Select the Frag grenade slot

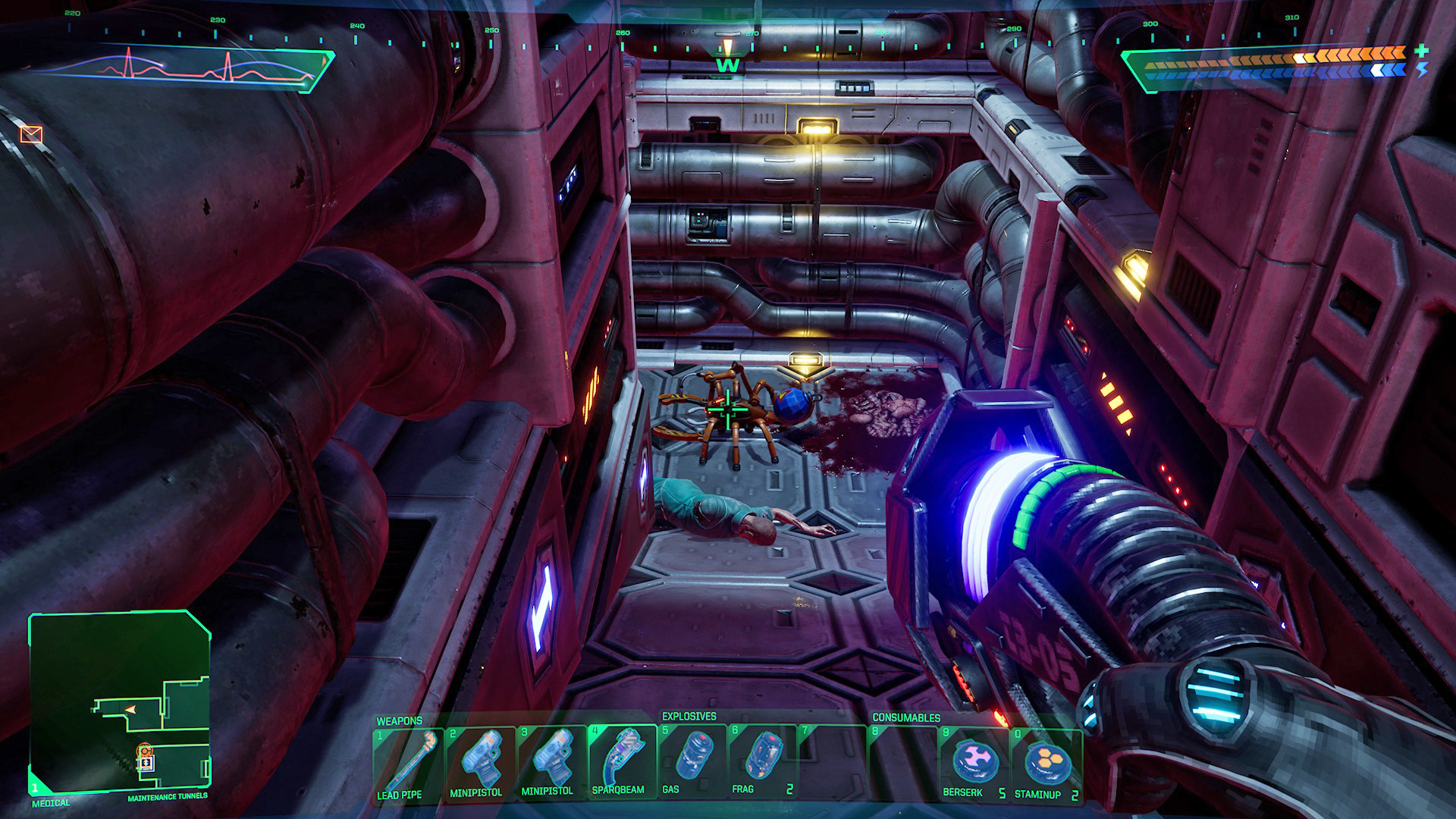coord(763,763)
